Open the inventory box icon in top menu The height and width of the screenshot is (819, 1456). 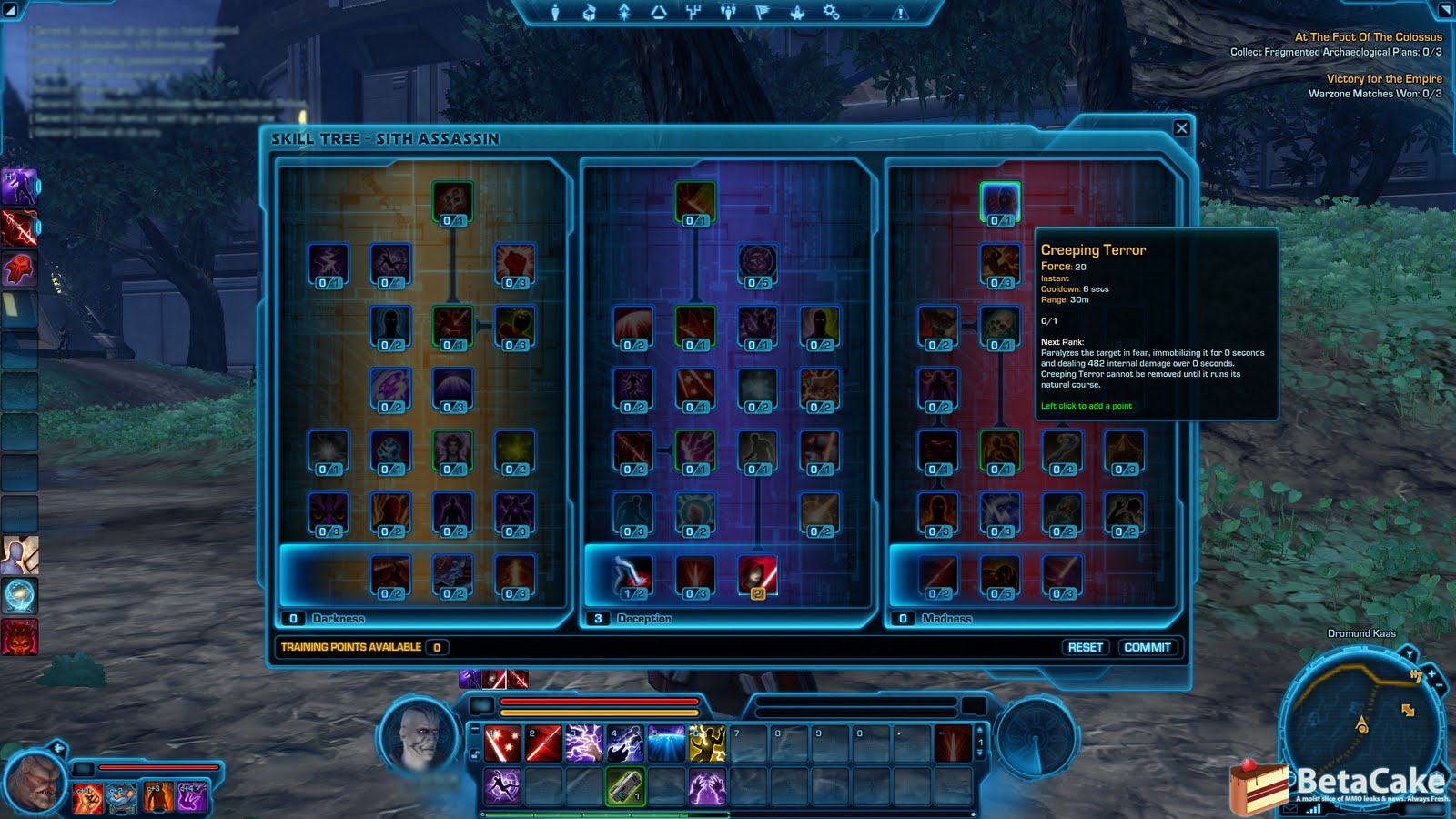pyautogui.click(x=590, y=12)
